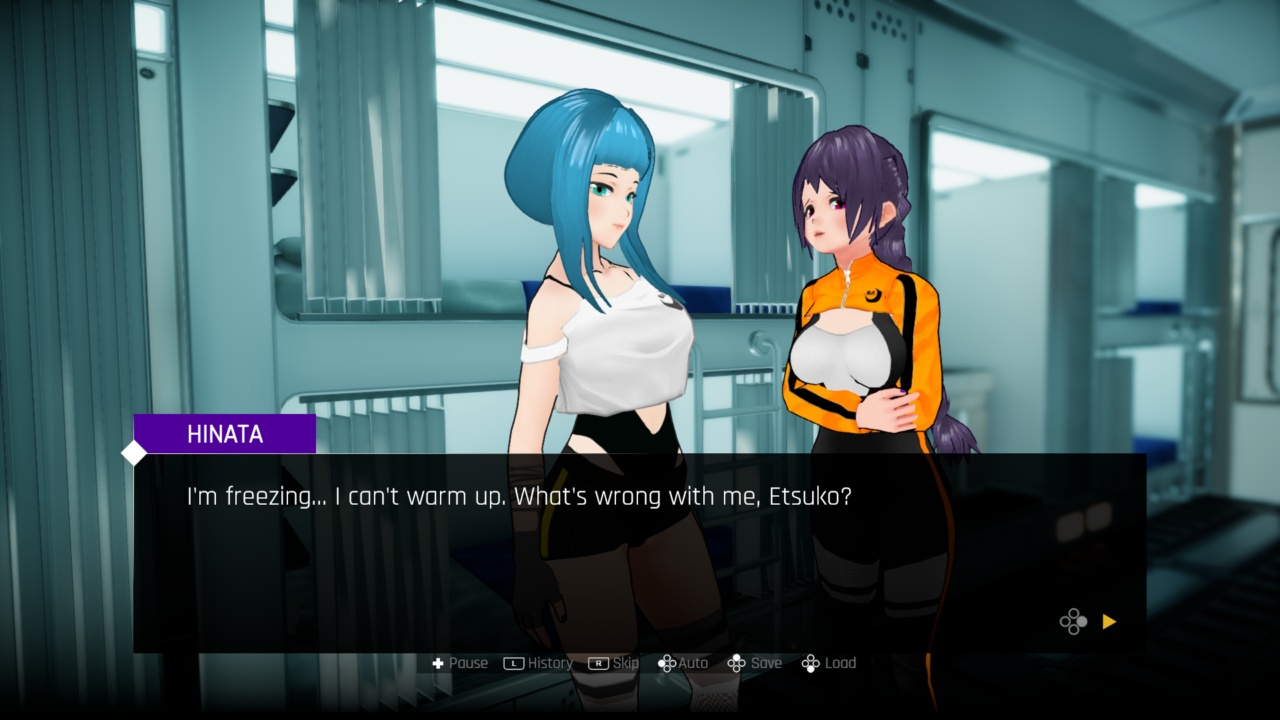Click the d-pad icon next to Save

click(x=737, y=662)
